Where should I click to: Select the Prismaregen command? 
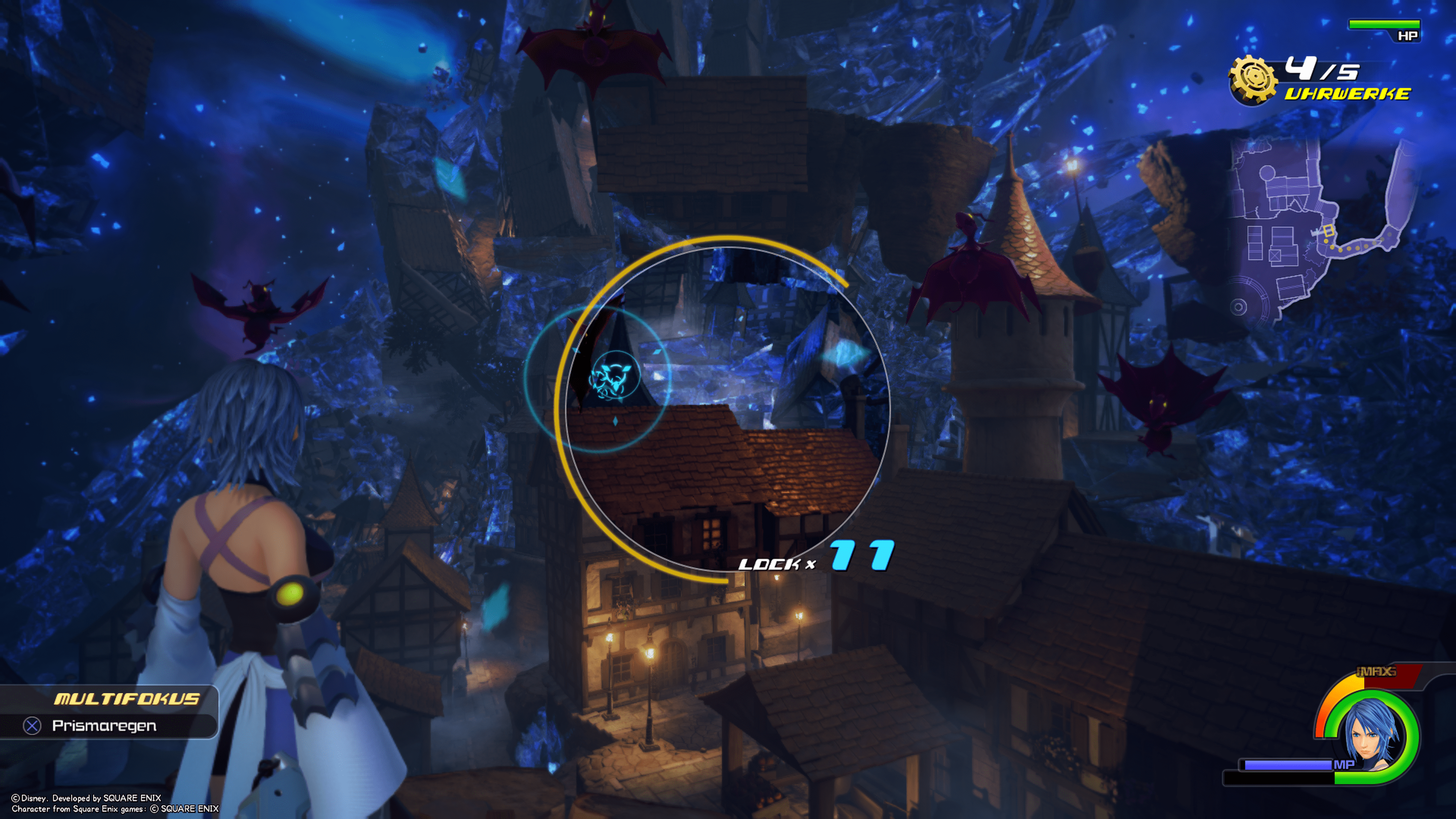point(105,726)
